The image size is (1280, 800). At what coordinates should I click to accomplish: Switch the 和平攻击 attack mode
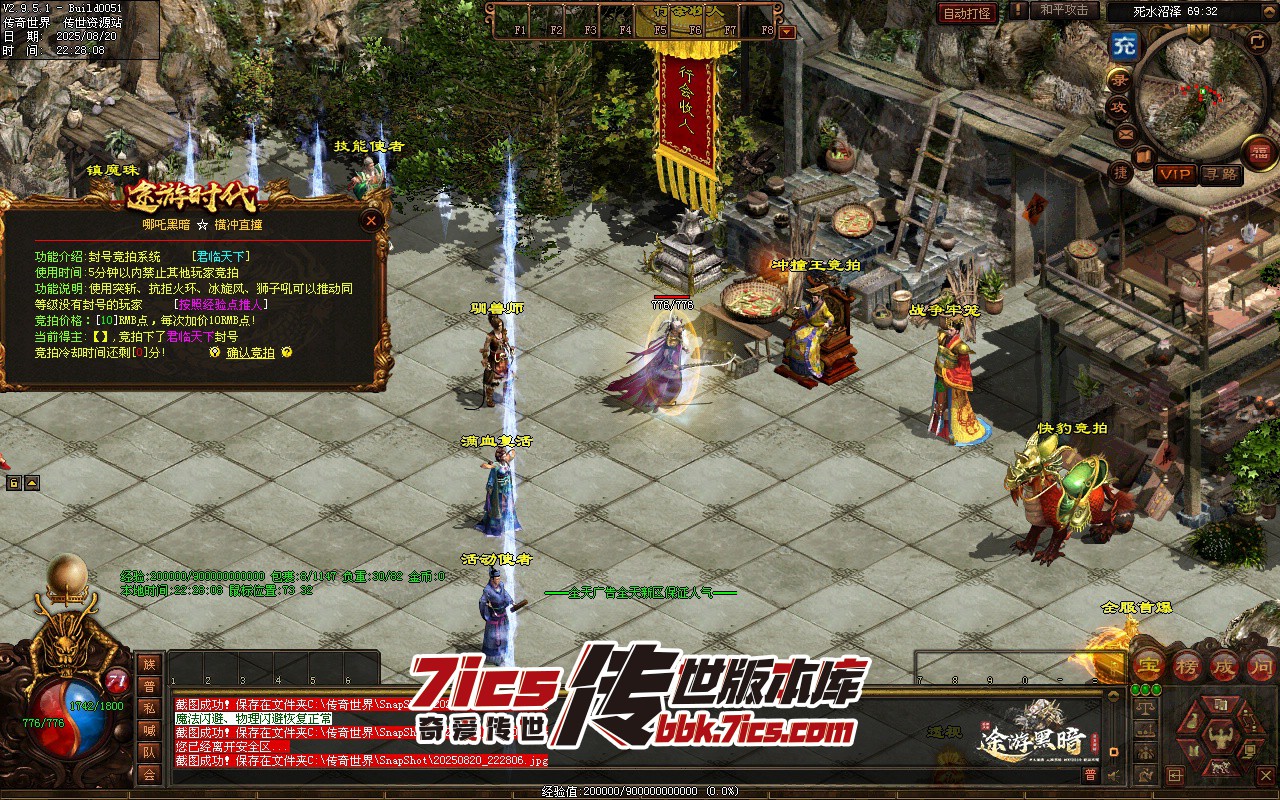pos(1063,10)
